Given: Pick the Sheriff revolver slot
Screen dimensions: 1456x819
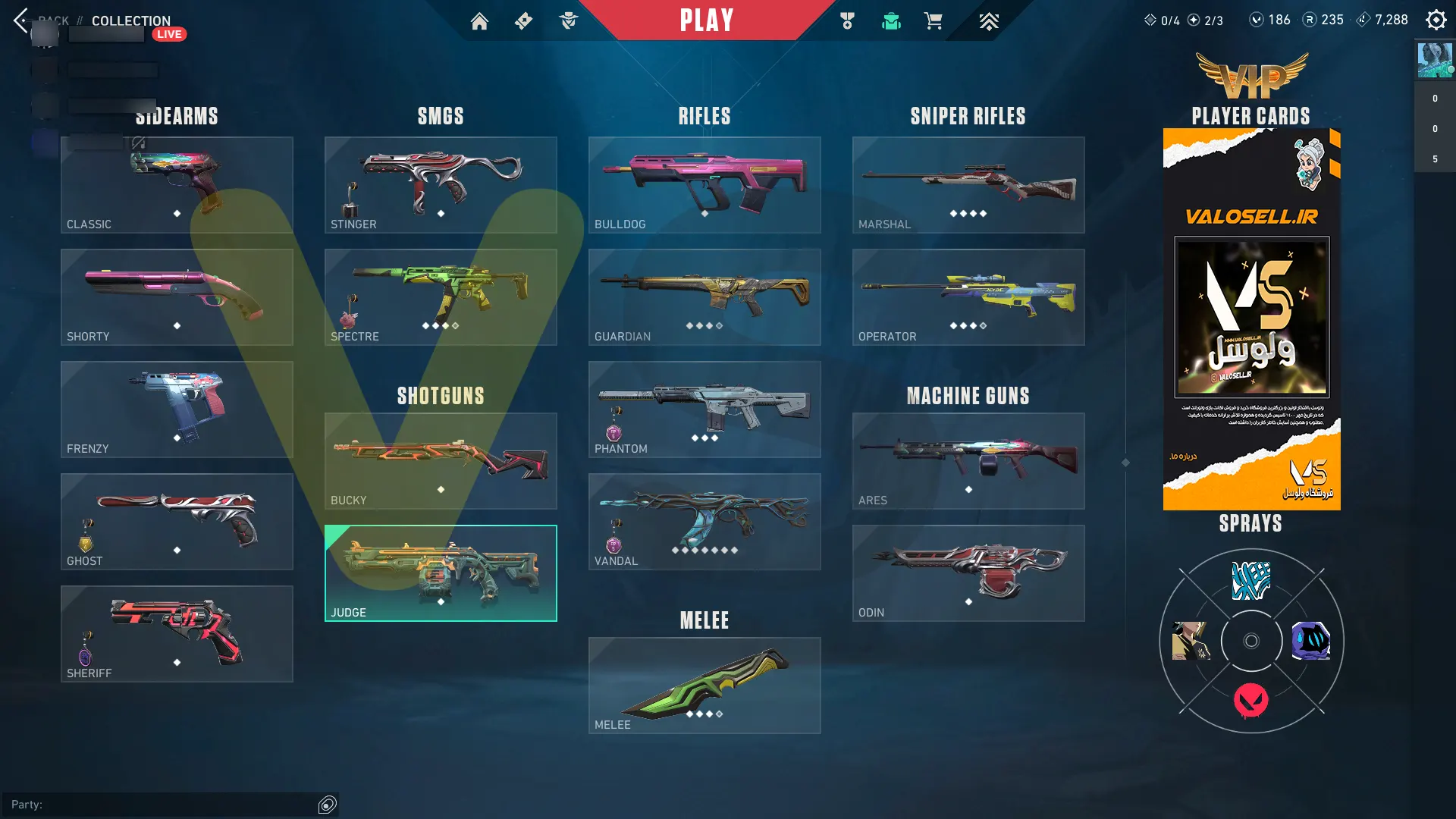Looking at the screenshot, I should pos(177,634).
